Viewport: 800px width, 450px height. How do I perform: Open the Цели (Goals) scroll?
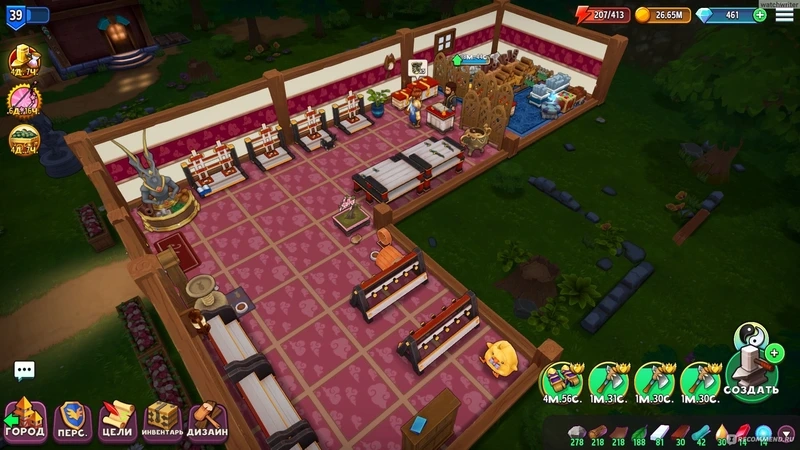click(117, 418)
